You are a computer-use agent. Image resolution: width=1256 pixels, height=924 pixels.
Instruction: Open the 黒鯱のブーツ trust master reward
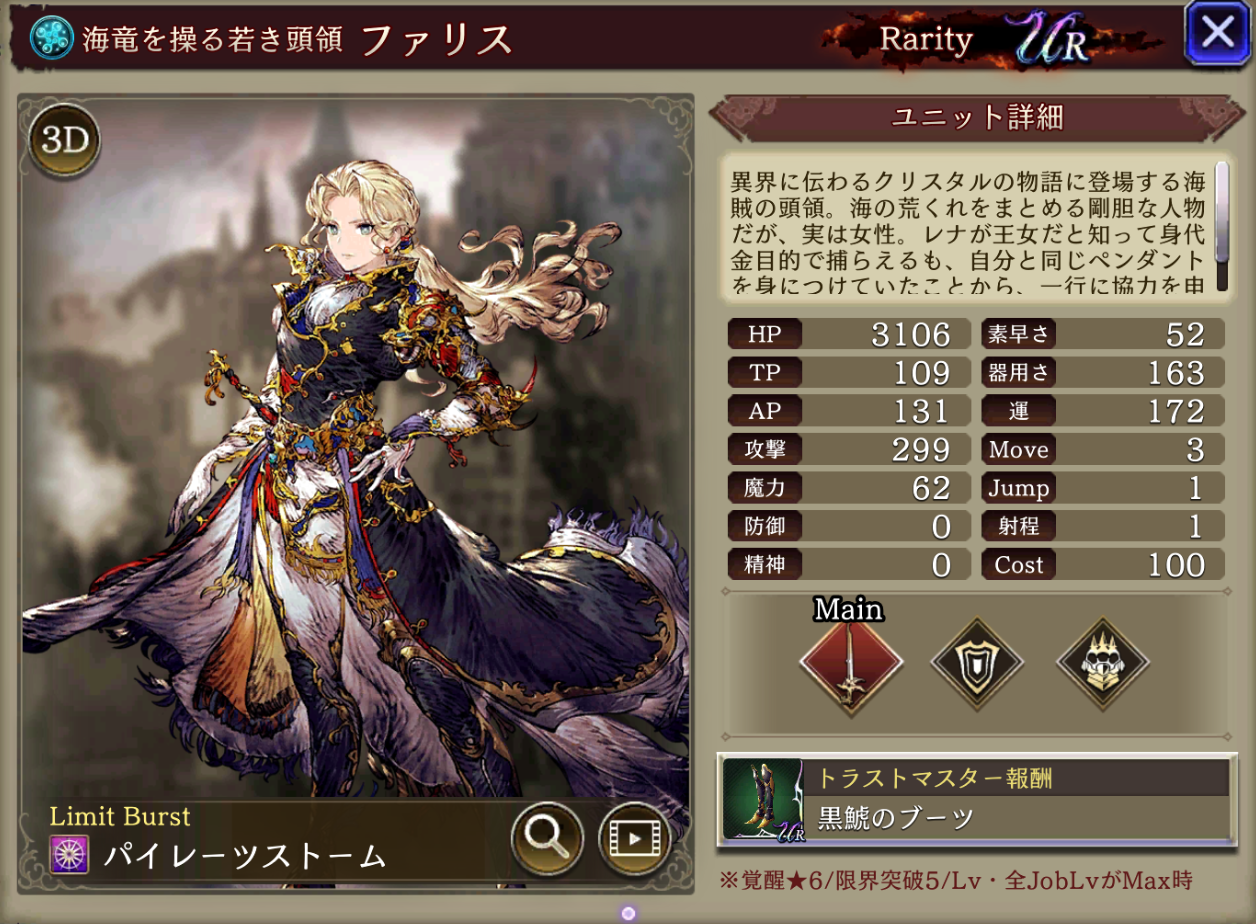(x=977, y=797)
